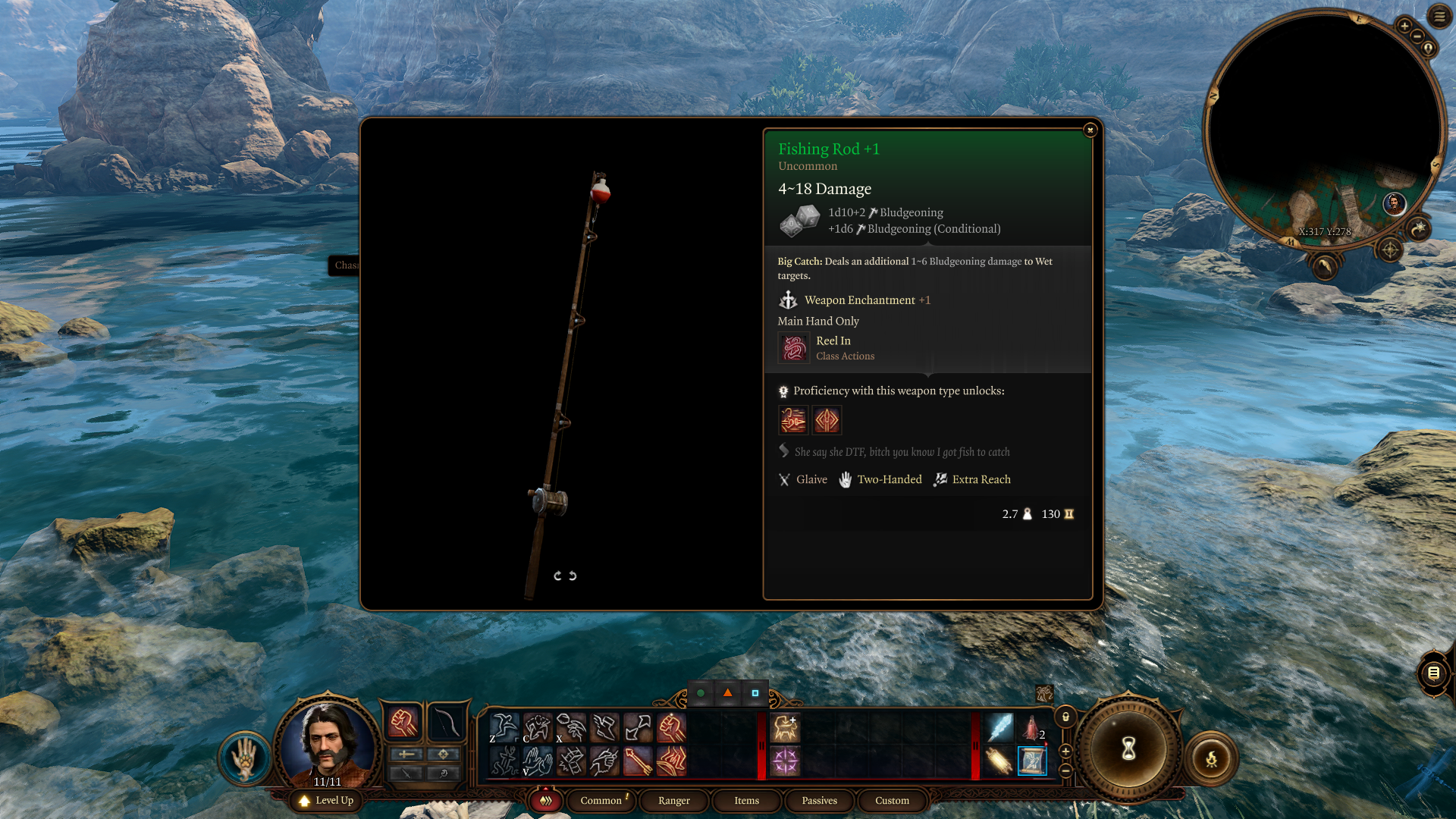
Task: Close the Fishing Rod examine window
Action: tap(1090, 130)
